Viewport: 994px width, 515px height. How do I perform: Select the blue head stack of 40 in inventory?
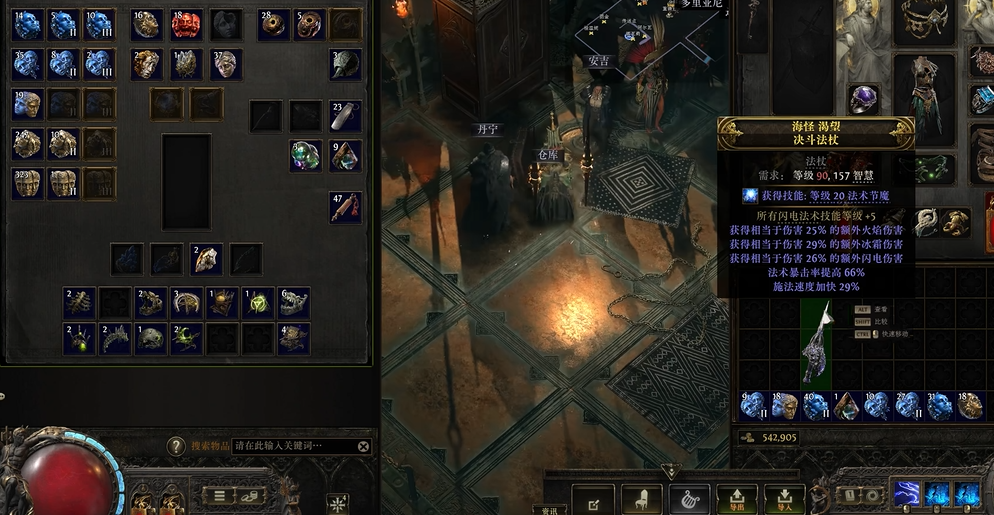(815, 405)
